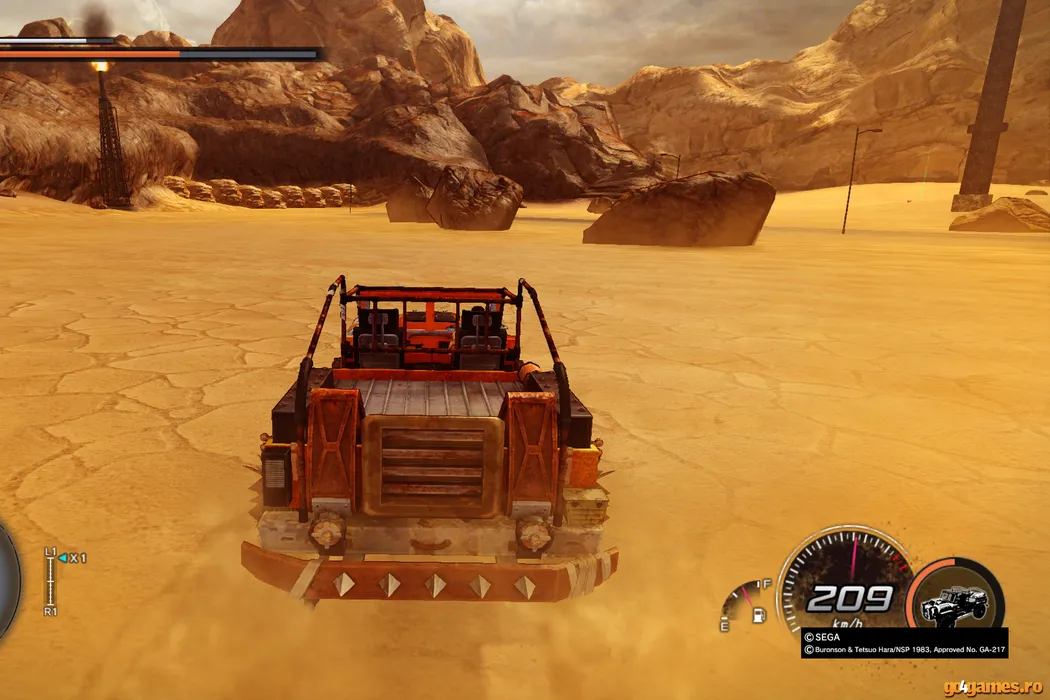
Task: Open the circular minimap at screen edge
Action: 8,580
